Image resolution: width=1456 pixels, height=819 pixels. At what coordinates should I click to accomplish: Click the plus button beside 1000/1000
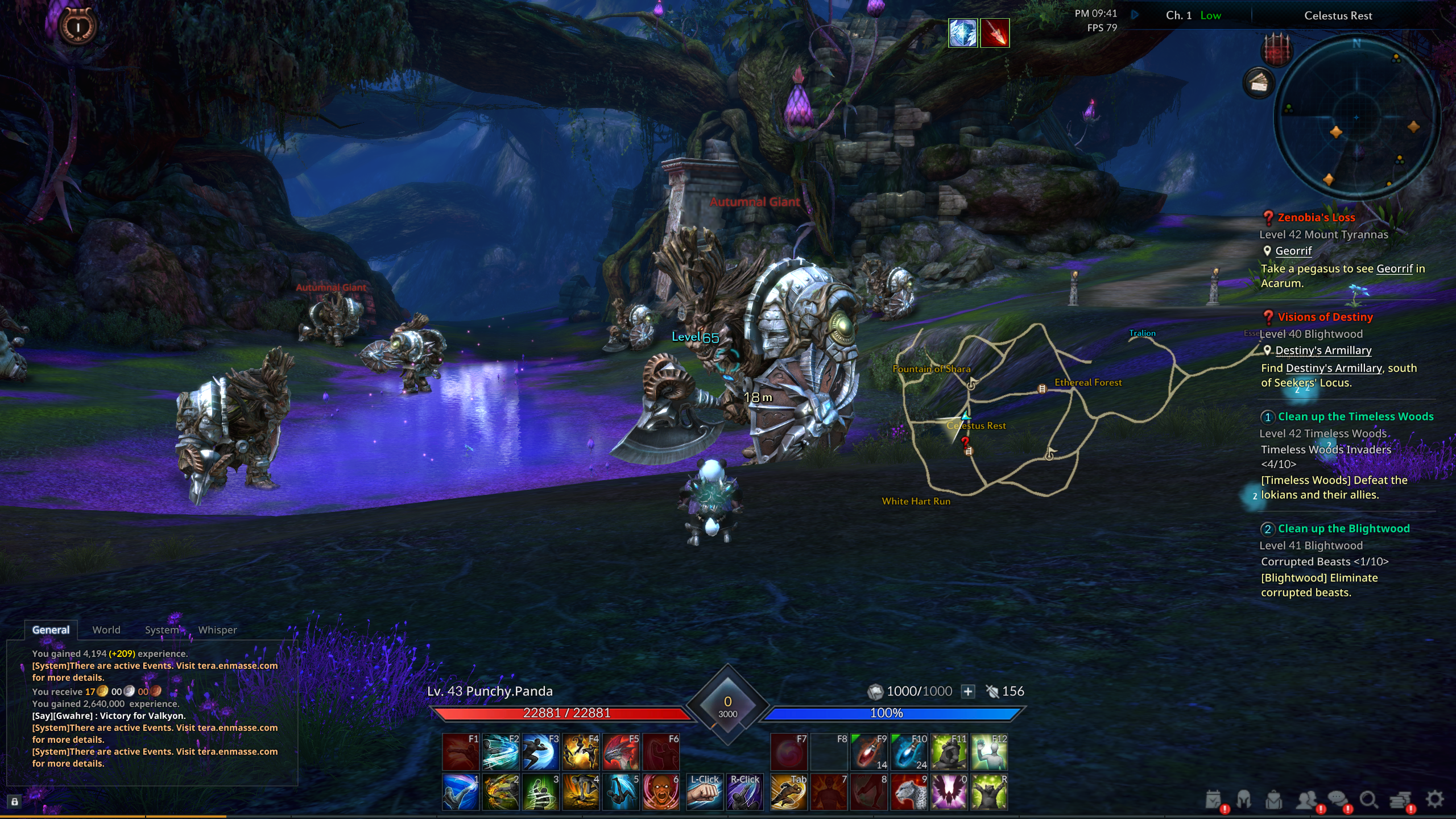tap(968, 691)
